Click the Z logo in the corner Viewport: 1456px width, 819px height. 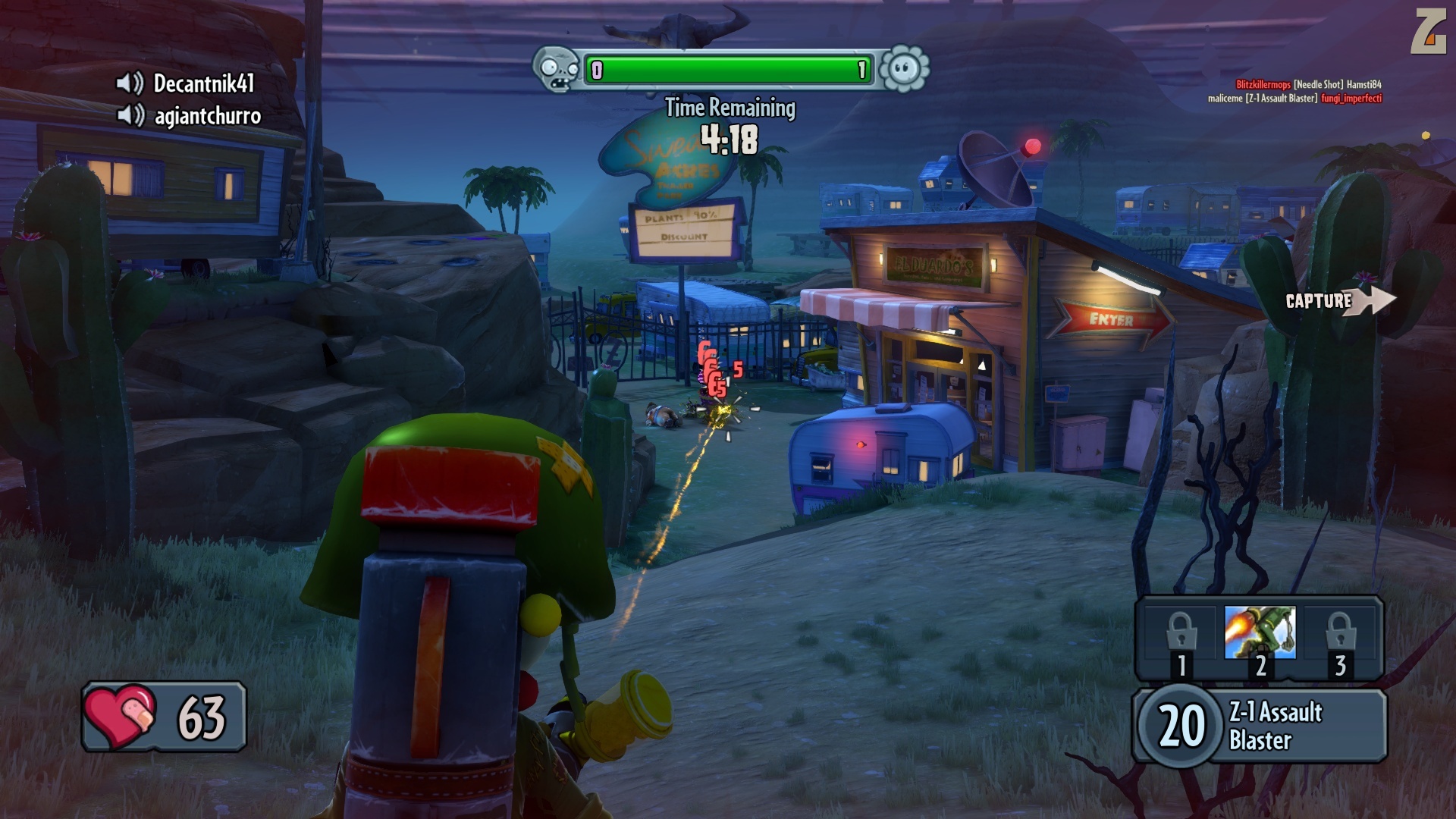(x=1428, y=32)
